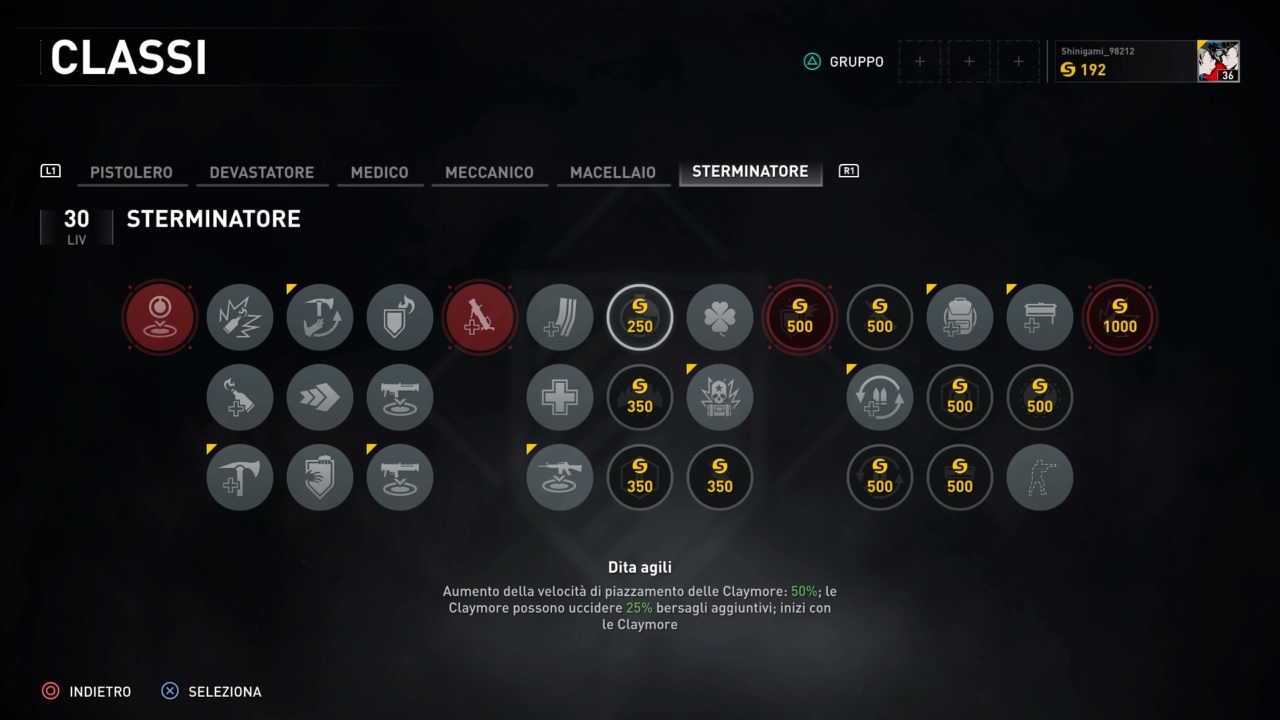Open the Macellaio class tab

[613, 172]
